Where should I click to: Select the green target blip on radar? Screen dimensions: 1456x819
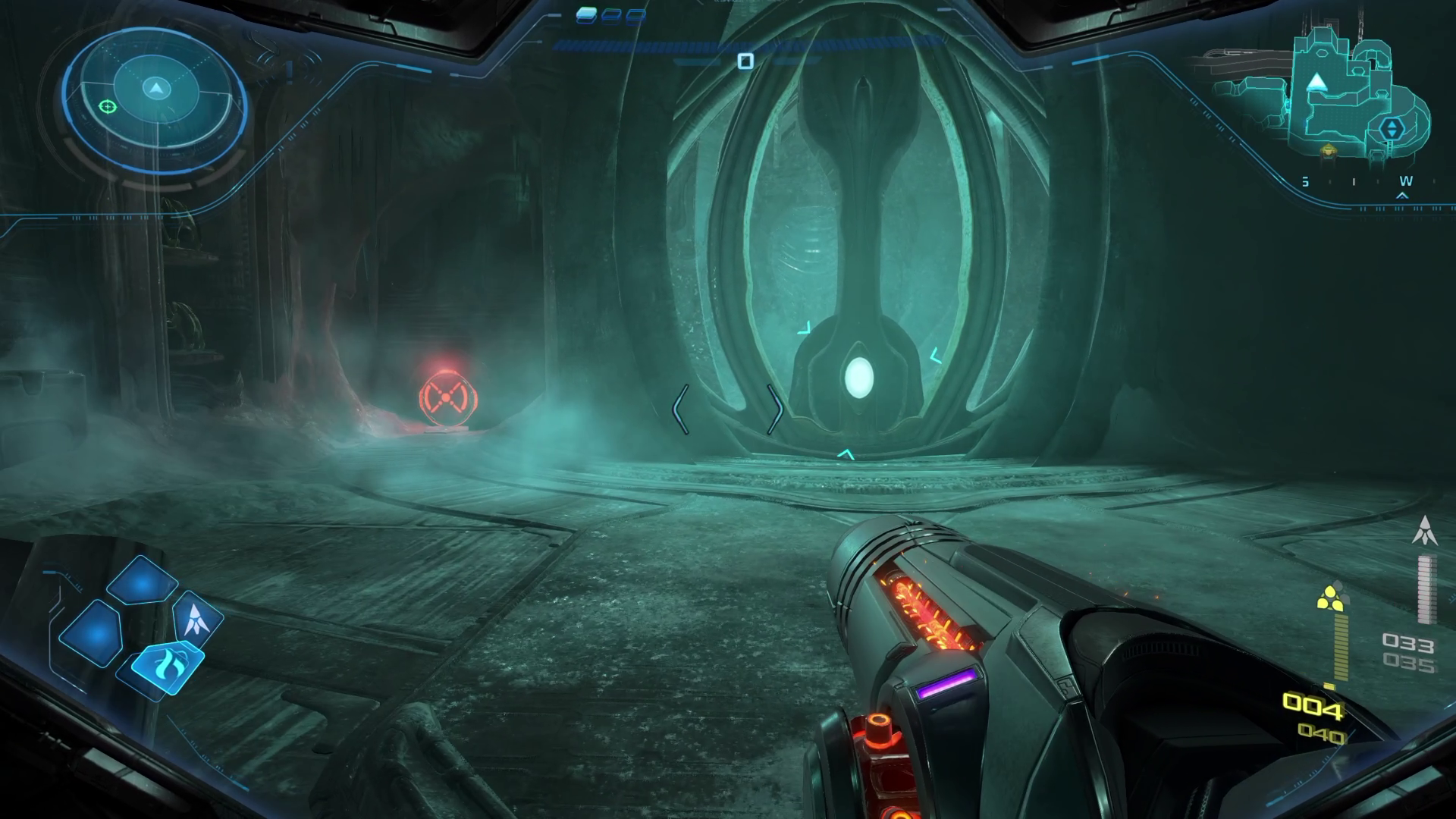click(108, 107)
